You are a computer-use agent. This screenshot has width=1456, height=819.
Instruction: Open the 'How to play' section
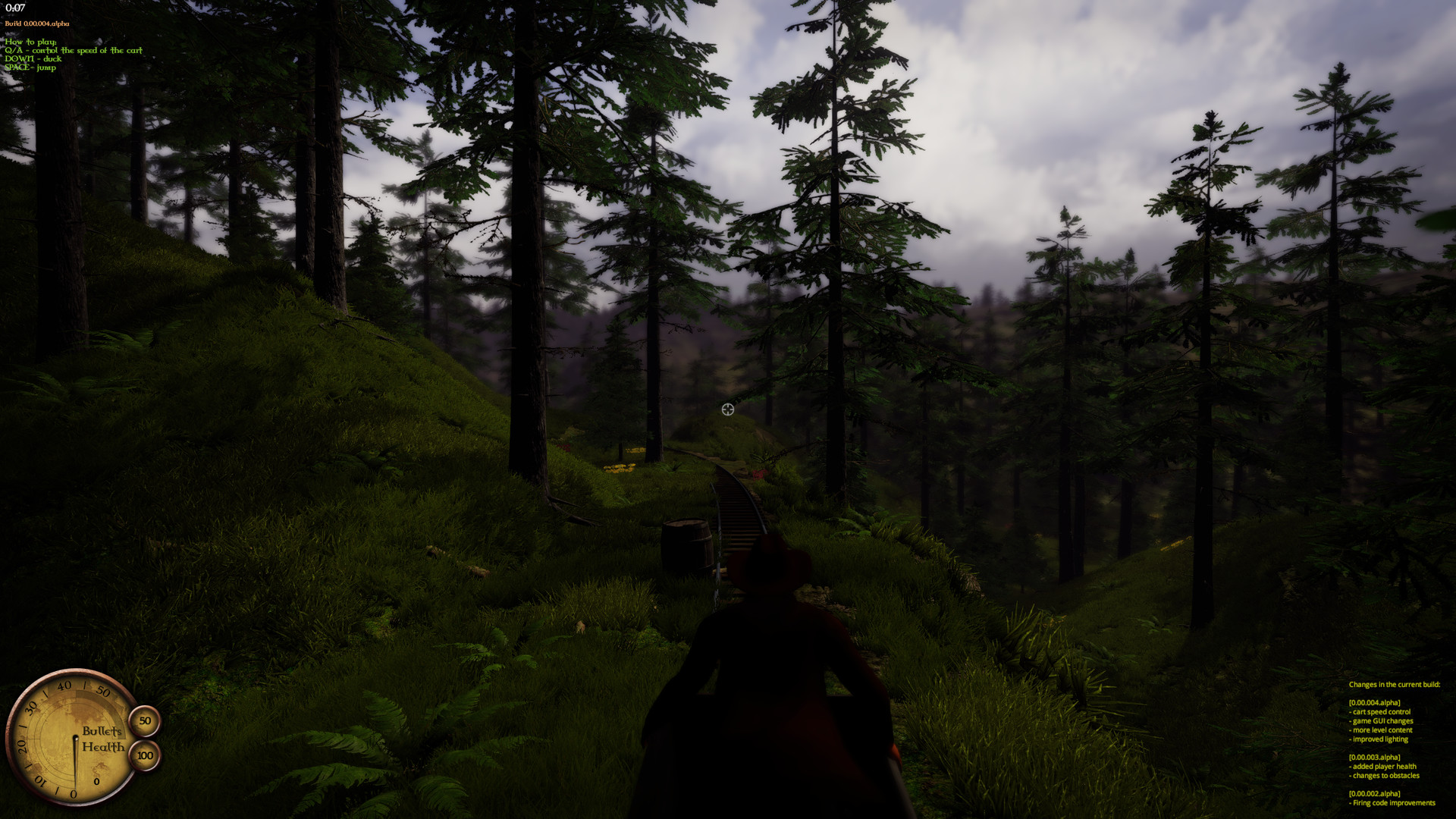click(30, 42)
